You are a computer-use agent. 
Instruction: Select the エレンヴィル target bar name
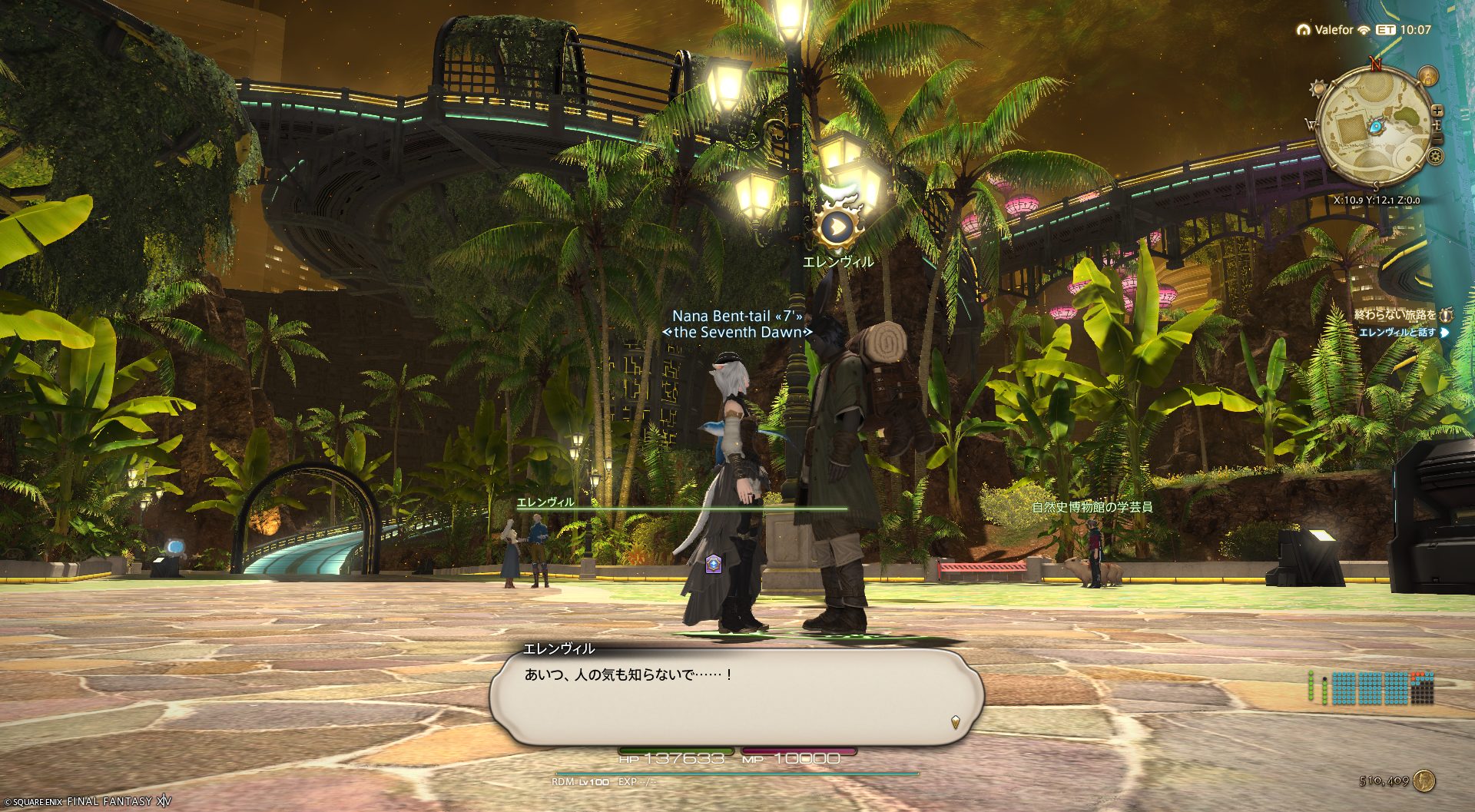click(545, 502)
